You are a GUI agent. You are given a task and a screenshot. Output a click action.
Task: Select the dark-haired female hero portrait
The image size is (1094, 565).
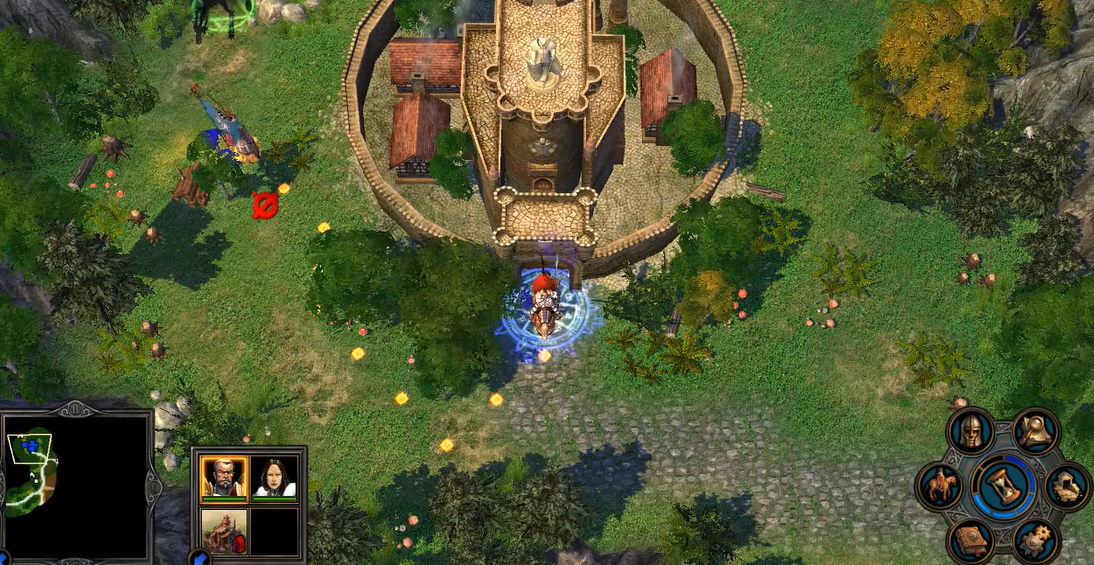[274, 477]
